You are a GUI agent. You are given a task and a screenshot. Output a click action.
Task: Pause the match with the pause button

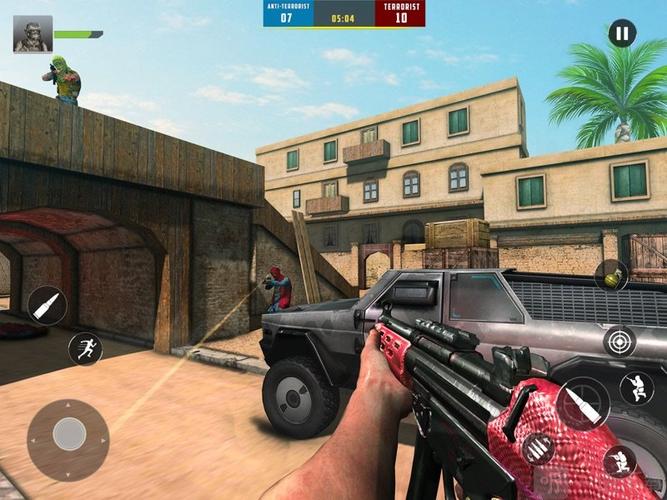[622, 34]
